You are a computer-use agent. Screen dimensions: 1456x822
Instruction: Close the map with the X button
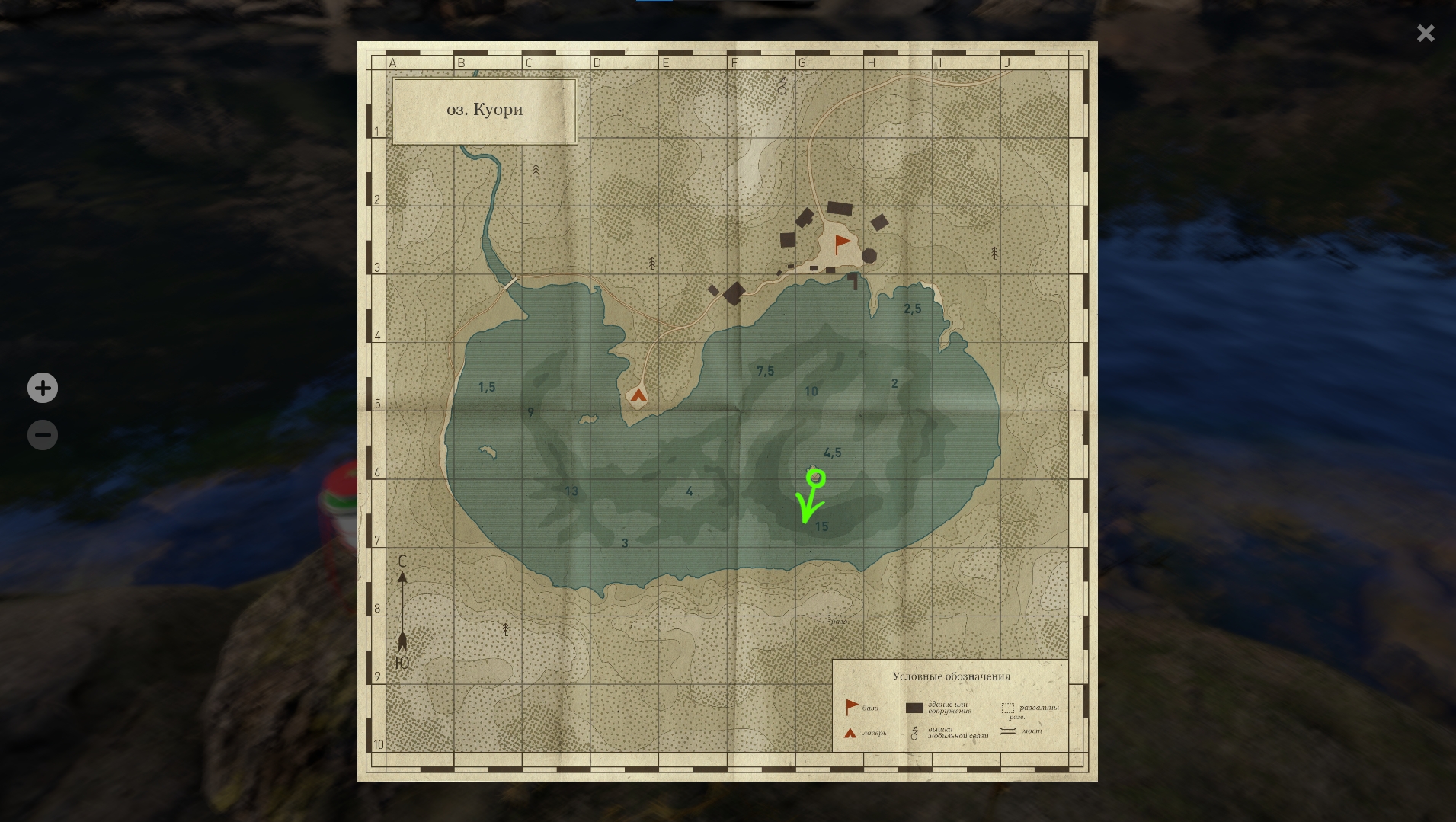pos(1425,34)
